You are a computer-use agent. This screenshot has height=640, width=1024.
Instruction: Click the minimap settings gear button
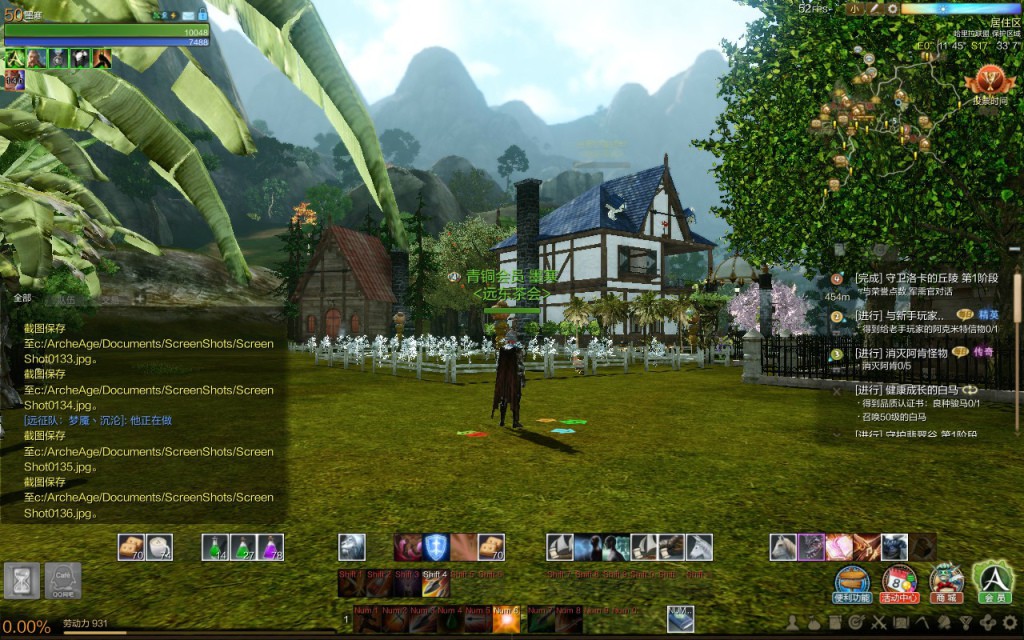[891, 8]
